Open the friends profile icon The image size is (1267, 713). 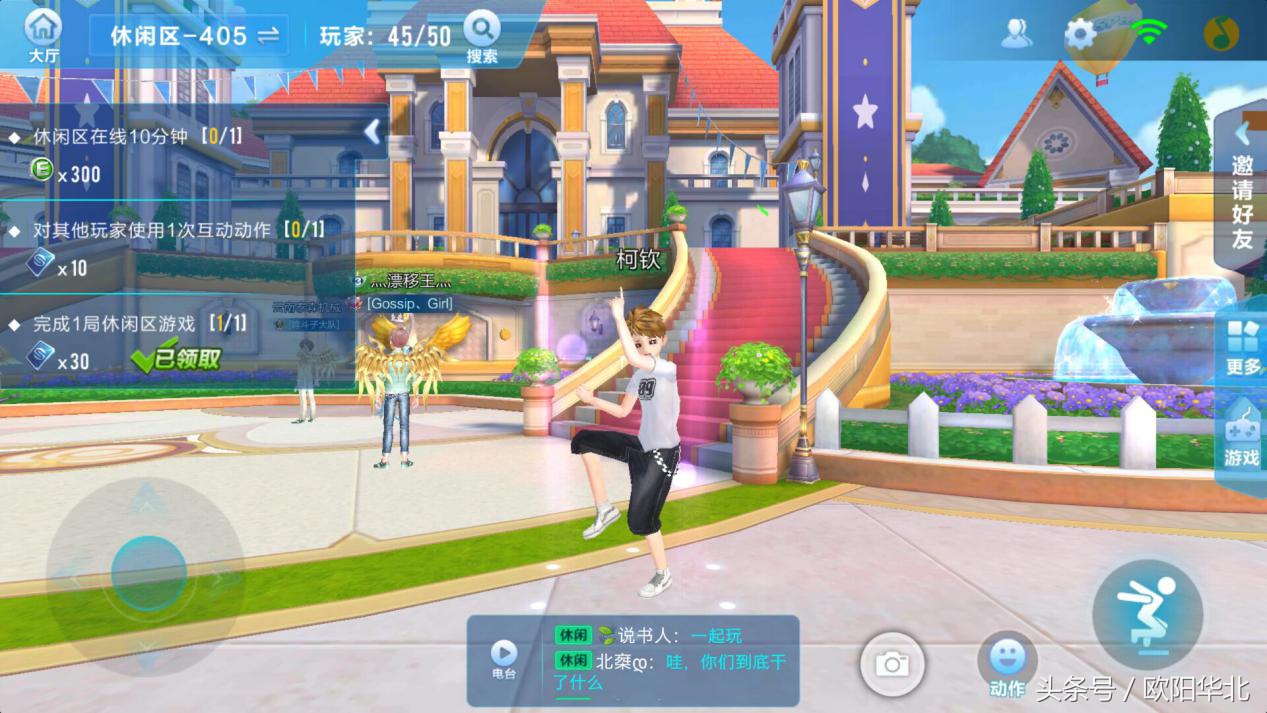pos(1017,34)
